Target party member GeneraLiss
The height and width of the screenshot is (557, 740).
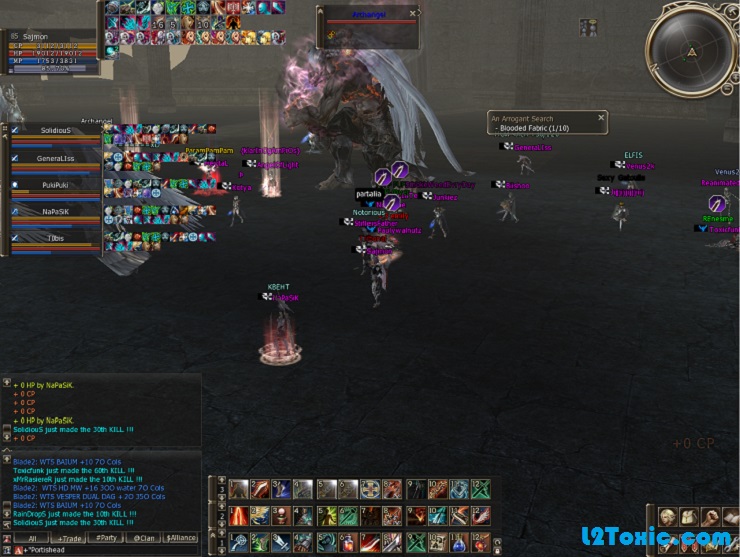[x=56, y=158]
